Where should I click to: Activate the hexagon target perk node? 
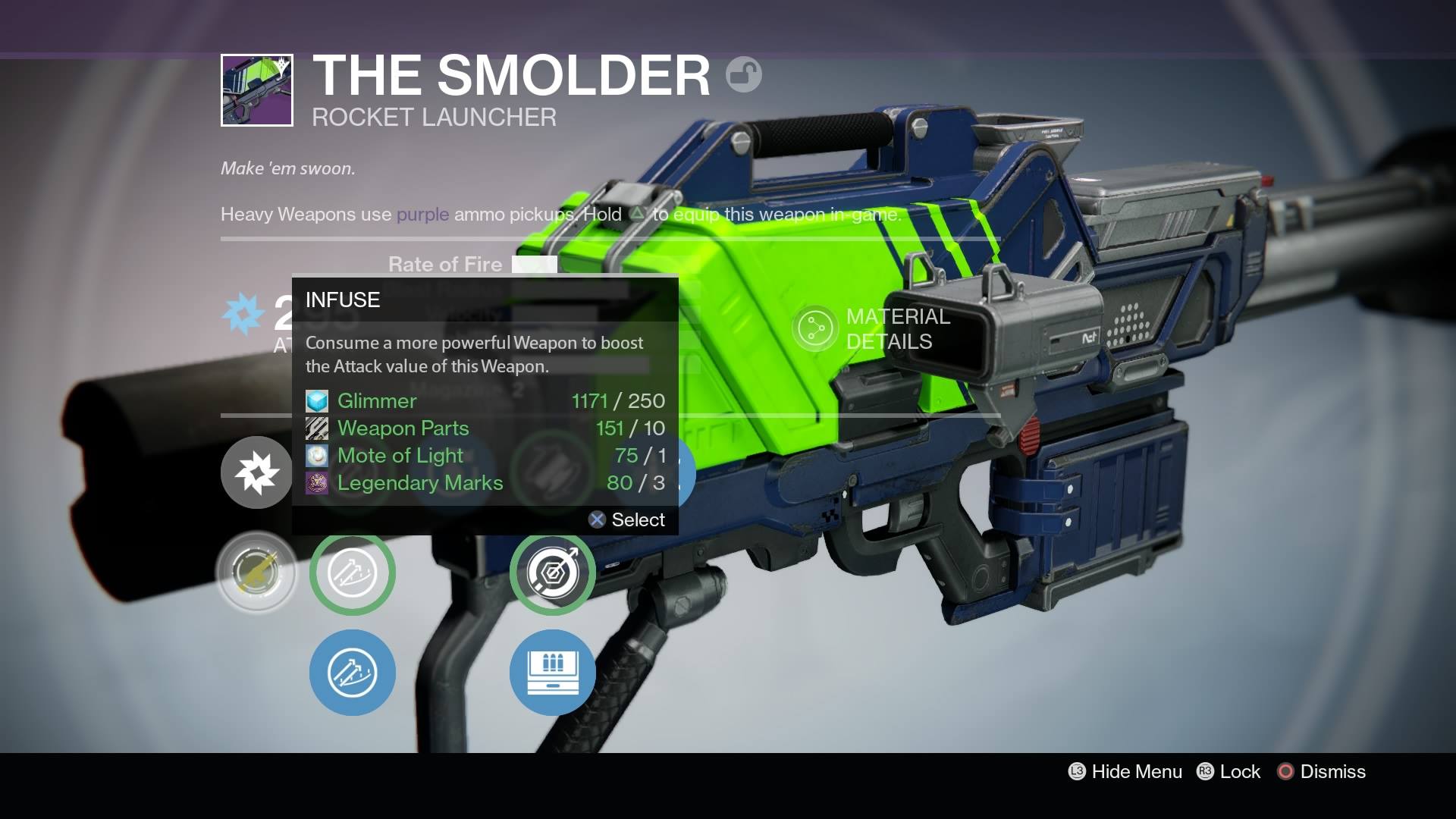pyautogui.click(x=552, y=573)
